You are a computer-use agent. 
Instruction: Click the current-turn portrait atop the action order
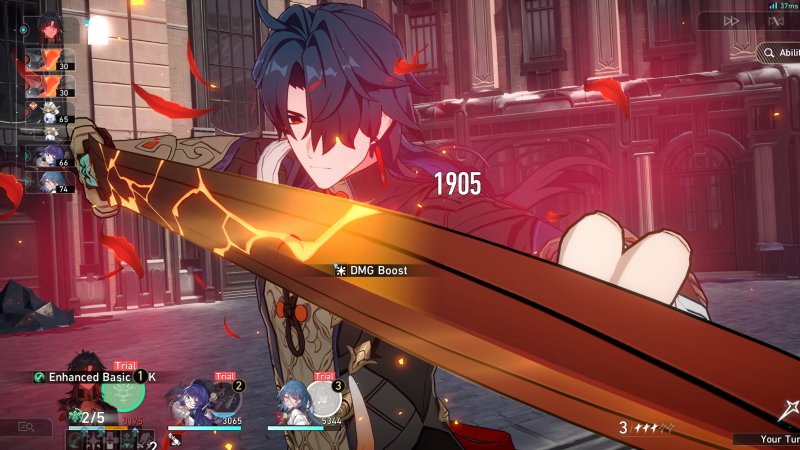[x=51, y=29]
